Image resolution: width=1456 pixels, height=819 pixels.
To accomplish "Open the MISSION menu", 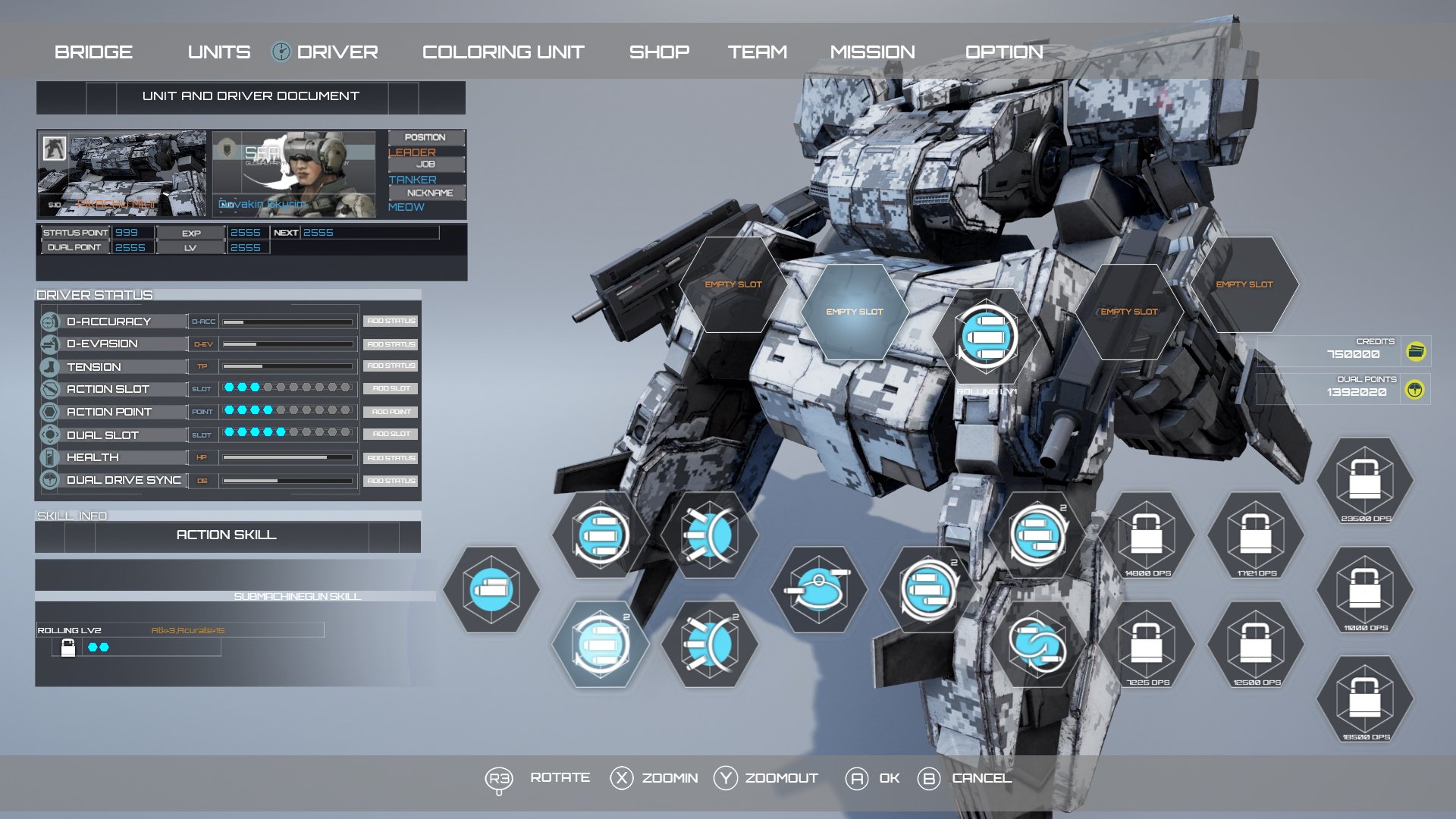I will coord(874,52).
